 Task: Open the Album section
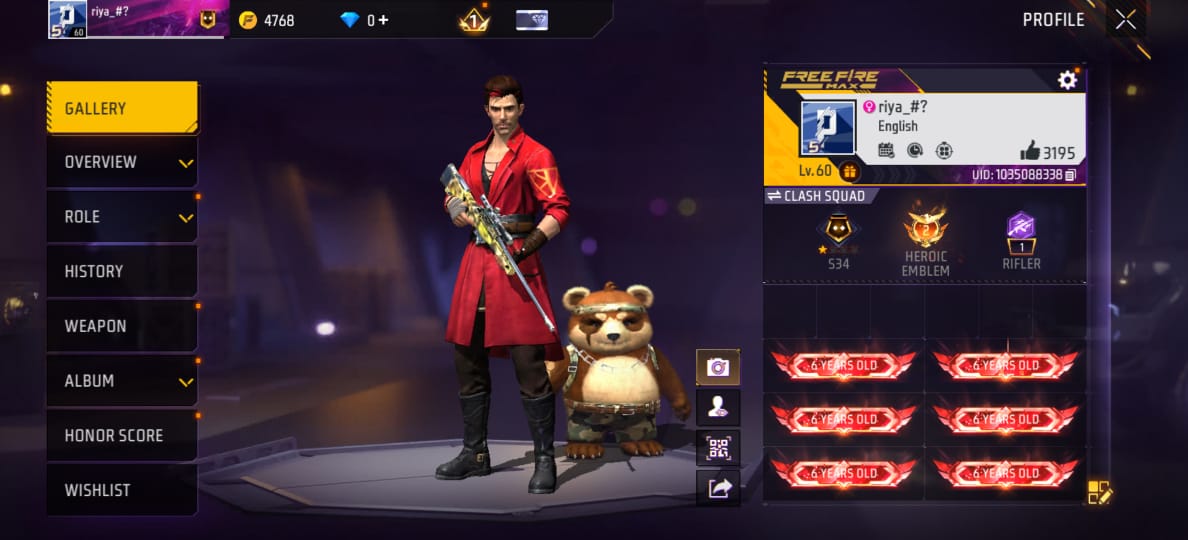tap(121, 381)
